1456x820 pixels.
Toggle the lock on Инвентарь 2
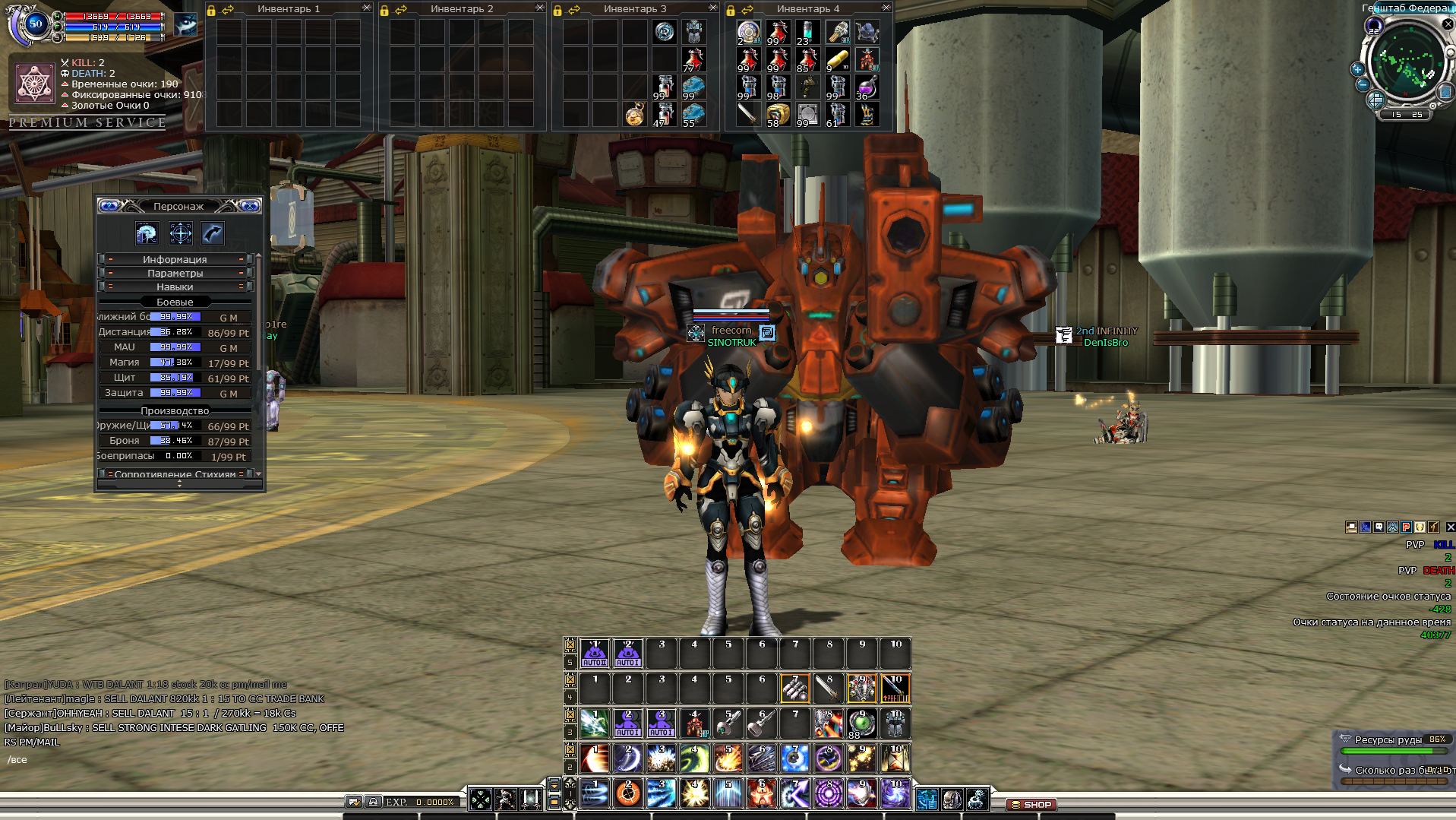(x=384, y=10)
